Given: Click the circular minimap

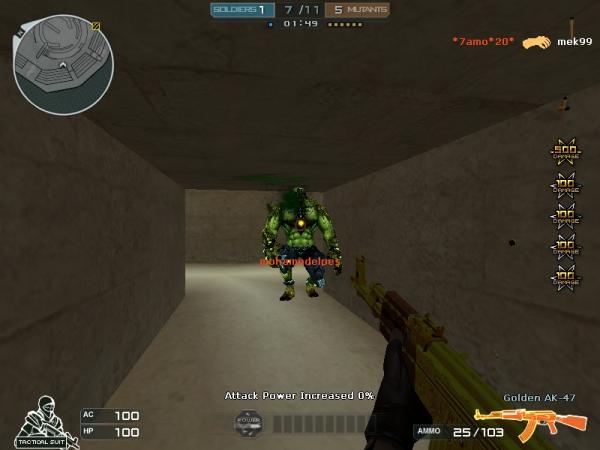Looking at the screenshot, I should tap(62, 64).
